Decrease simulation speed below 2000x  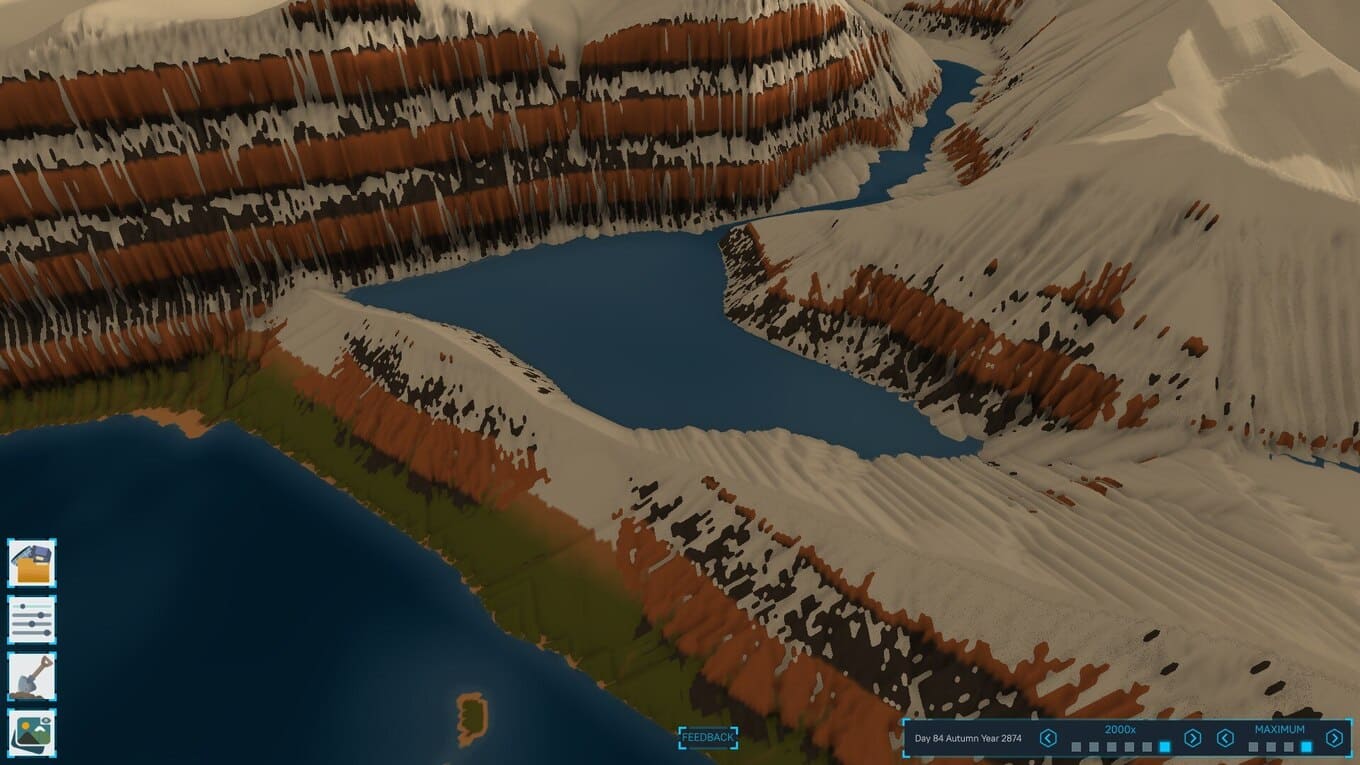click(x=1048, y=738)
